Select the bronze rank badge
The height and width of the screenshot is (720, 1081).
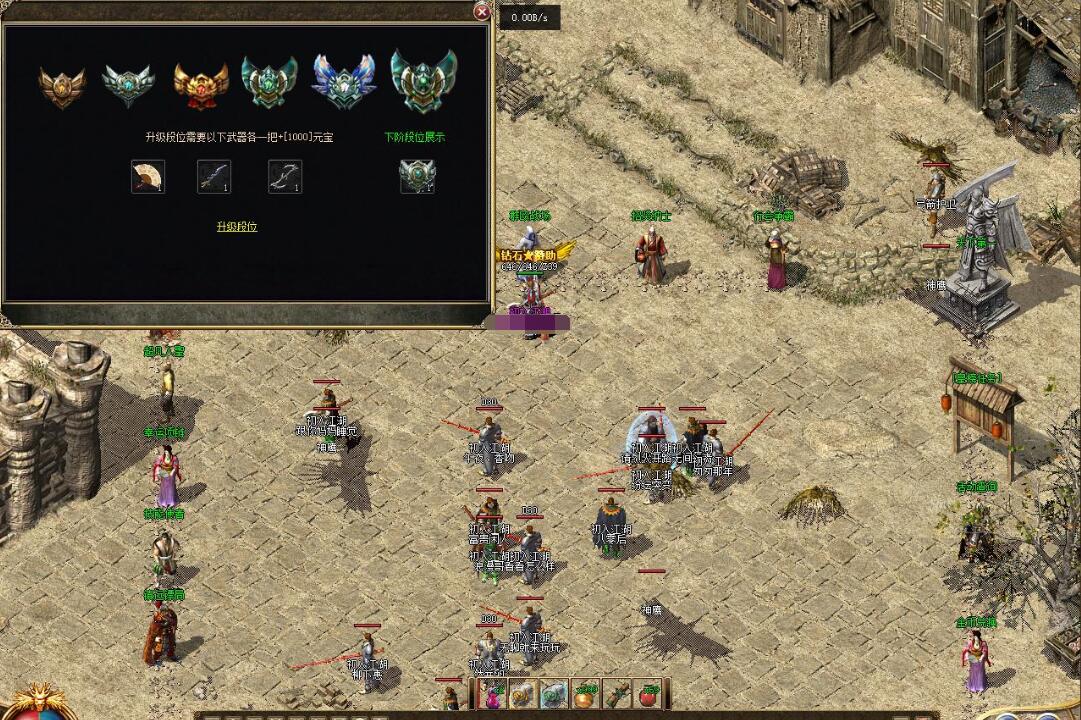[x=62, y=85]
